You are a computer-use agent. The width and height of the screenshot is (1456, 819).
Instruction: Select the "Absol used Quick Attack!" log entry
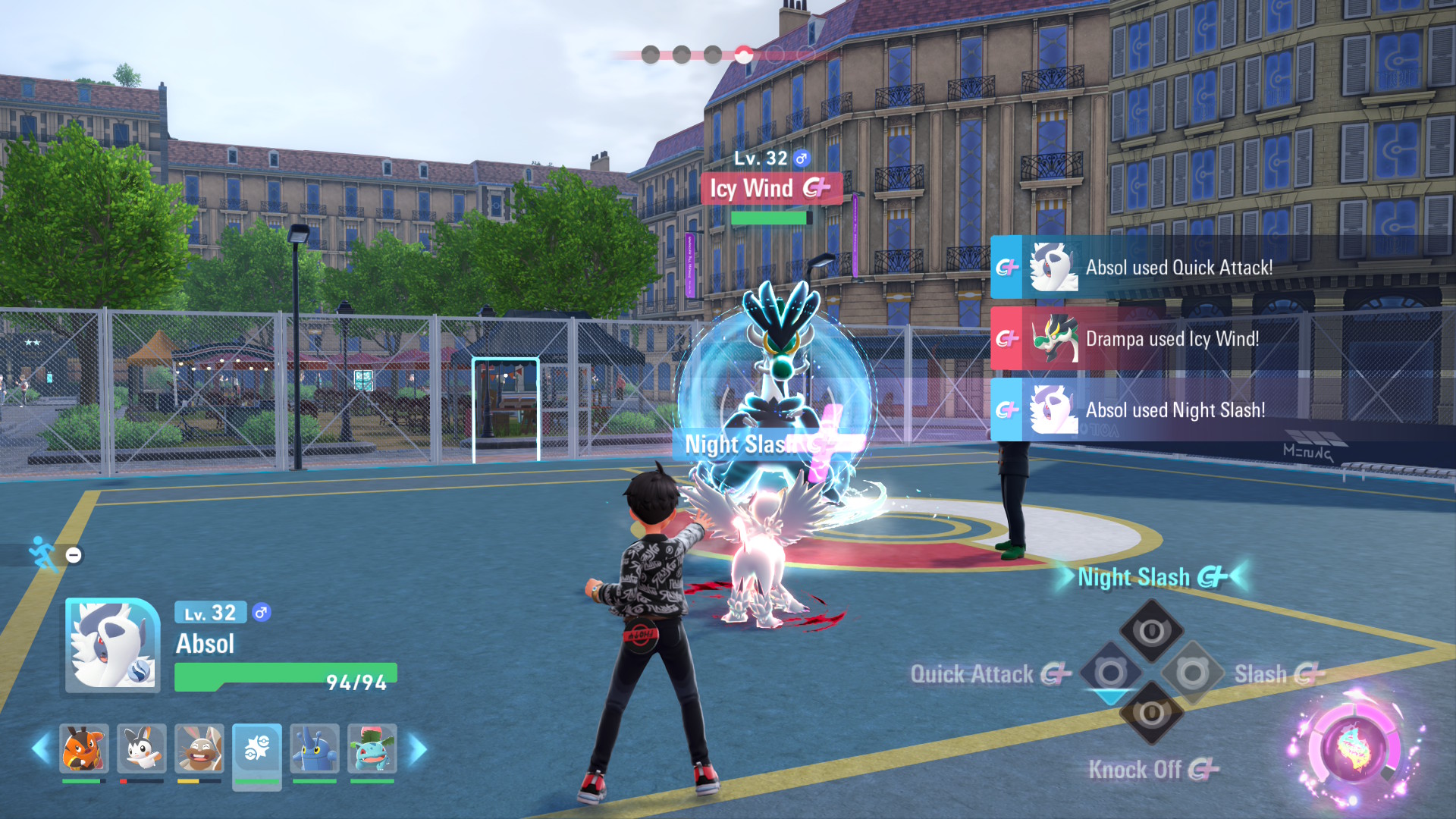tap(1178, 267)
